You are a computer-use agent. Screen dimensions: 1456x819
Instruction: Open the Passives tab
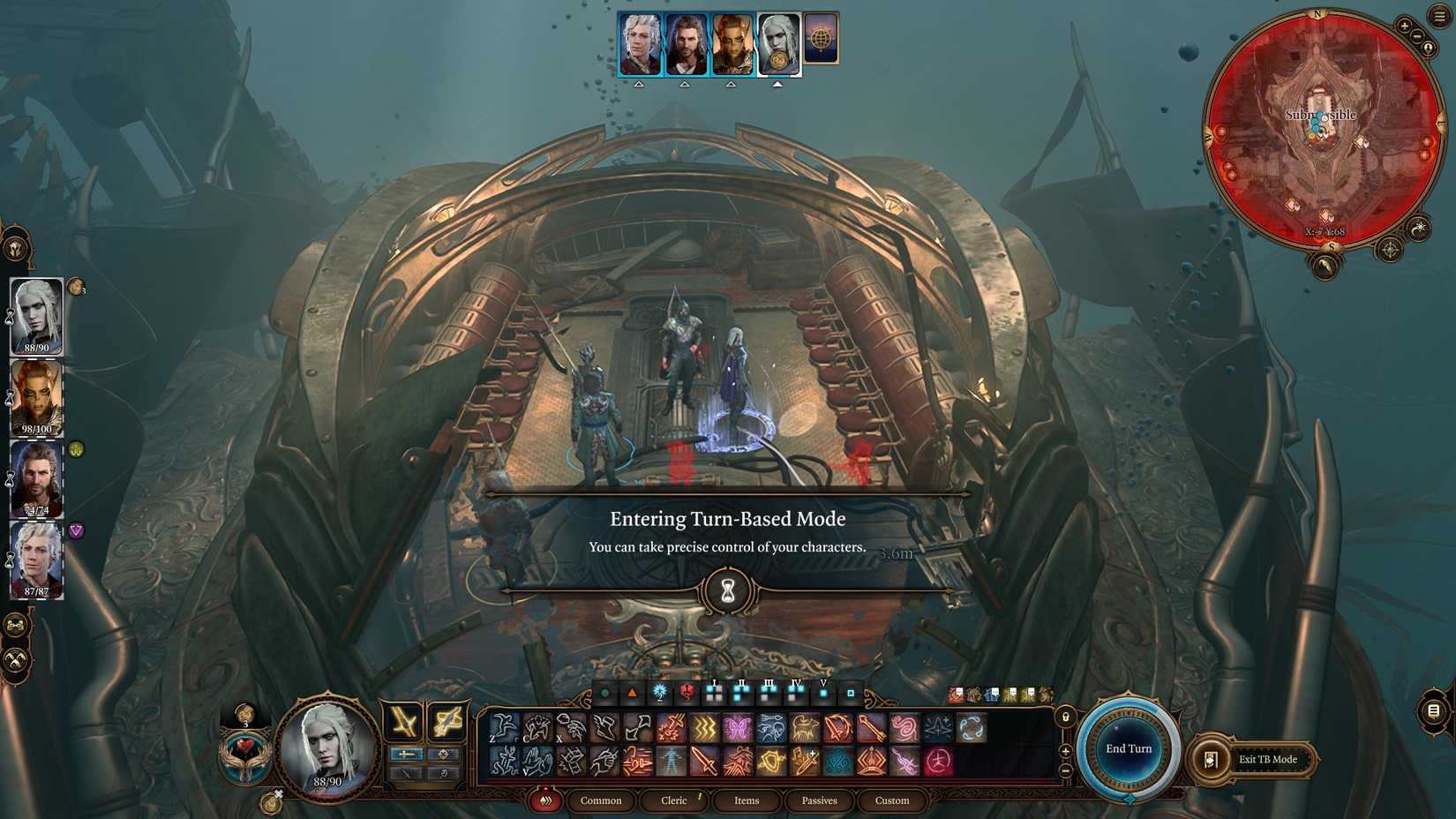click(820, 800)
